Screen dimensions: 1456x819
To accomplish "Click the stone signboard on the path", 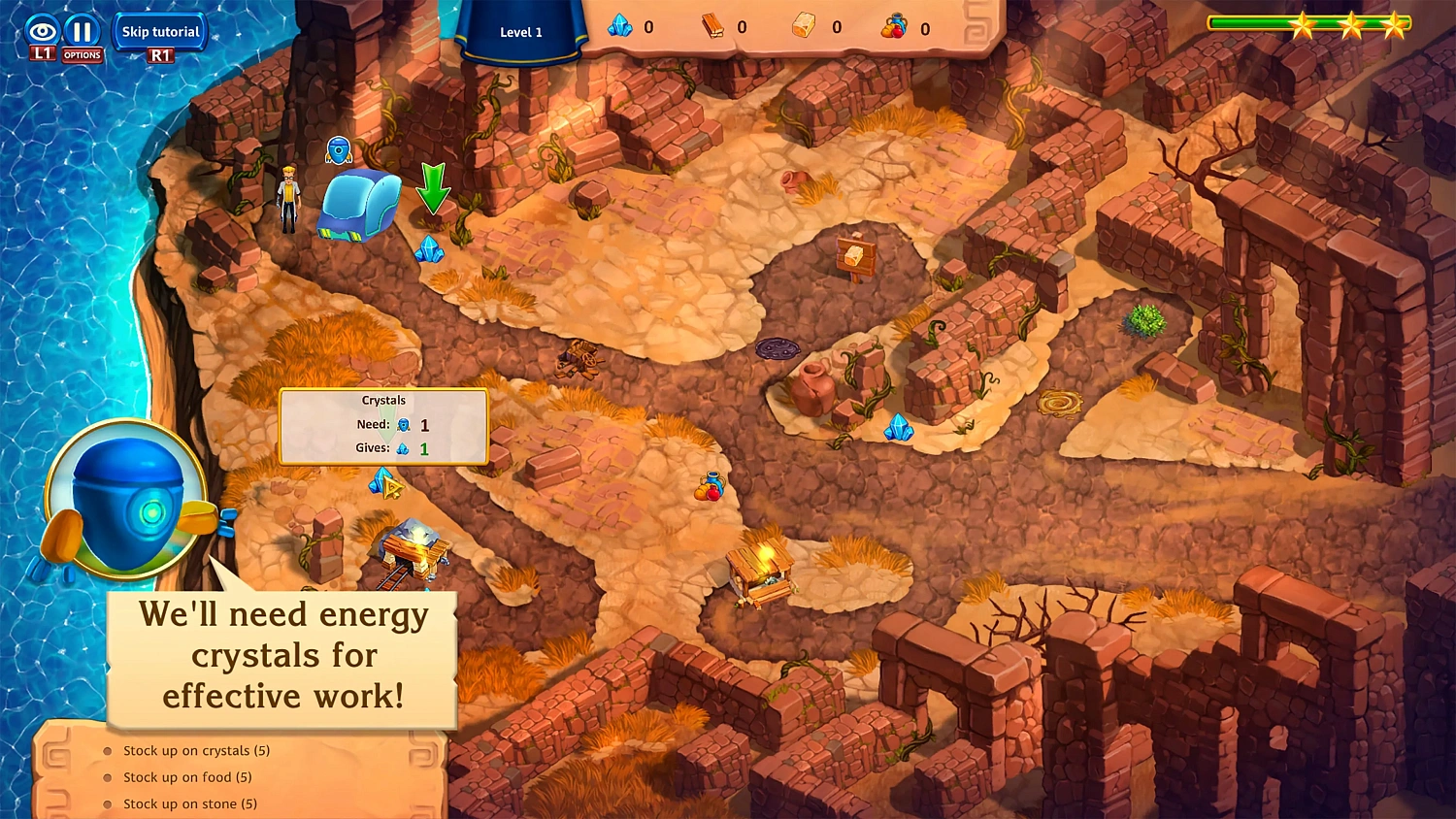I will 858,257.
